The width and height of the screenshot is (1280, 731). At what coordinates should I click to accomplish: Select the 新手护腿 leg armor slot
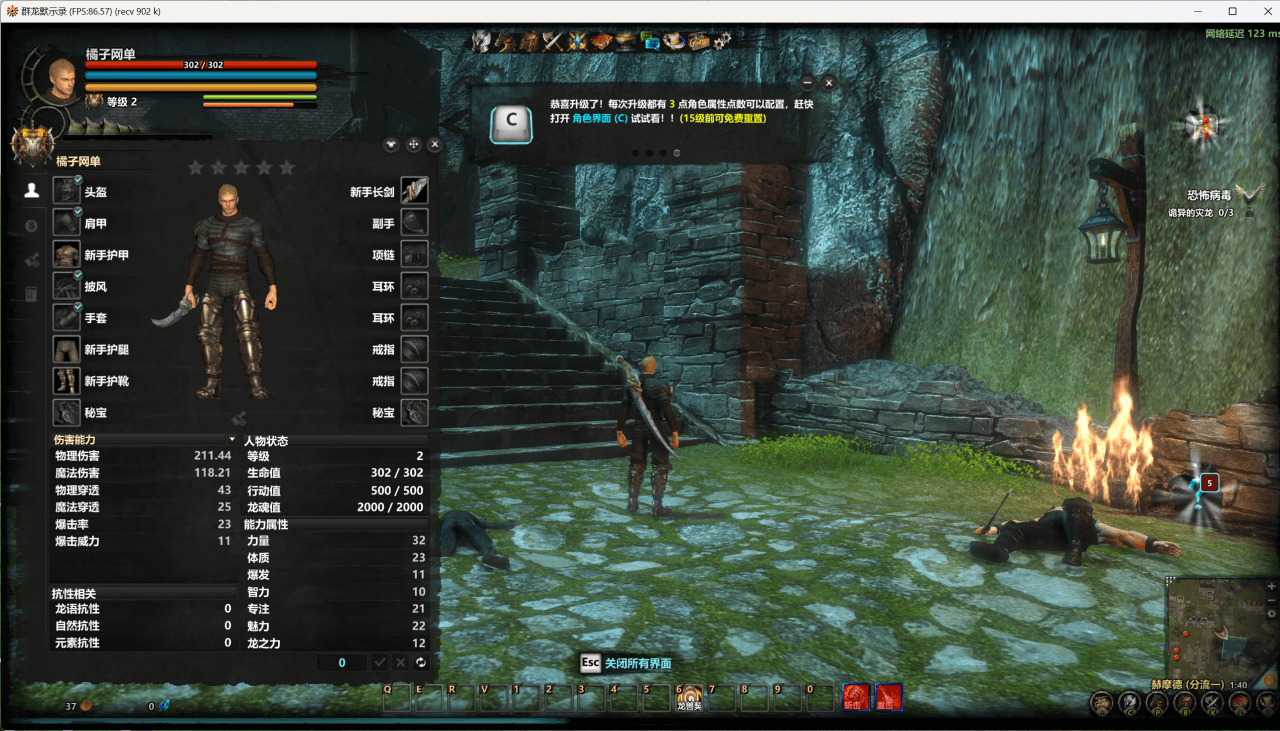(66, 350)
